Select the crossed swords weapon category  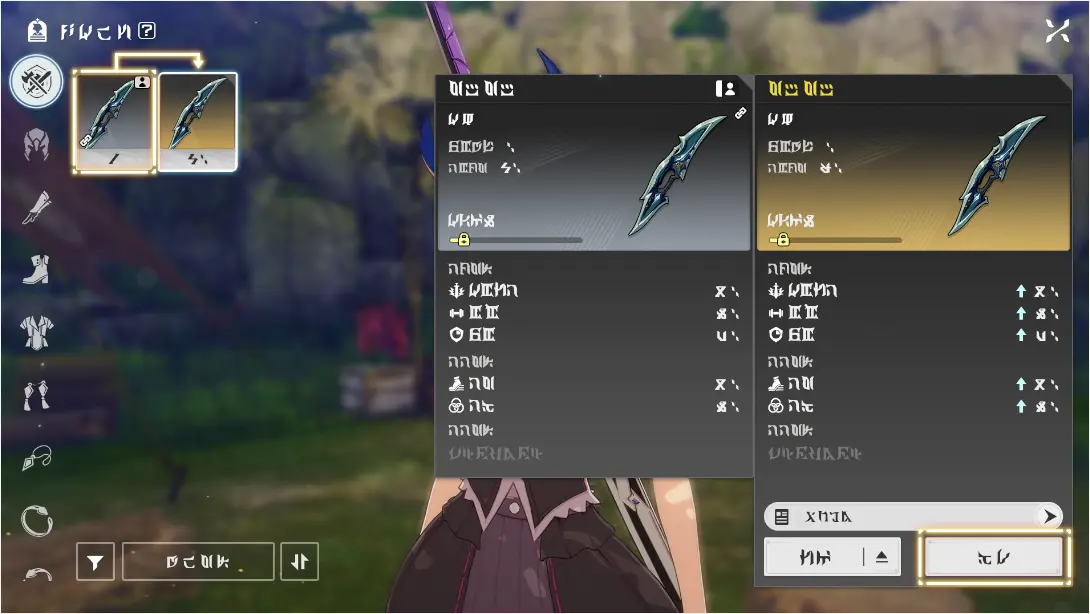coord(37,82)
